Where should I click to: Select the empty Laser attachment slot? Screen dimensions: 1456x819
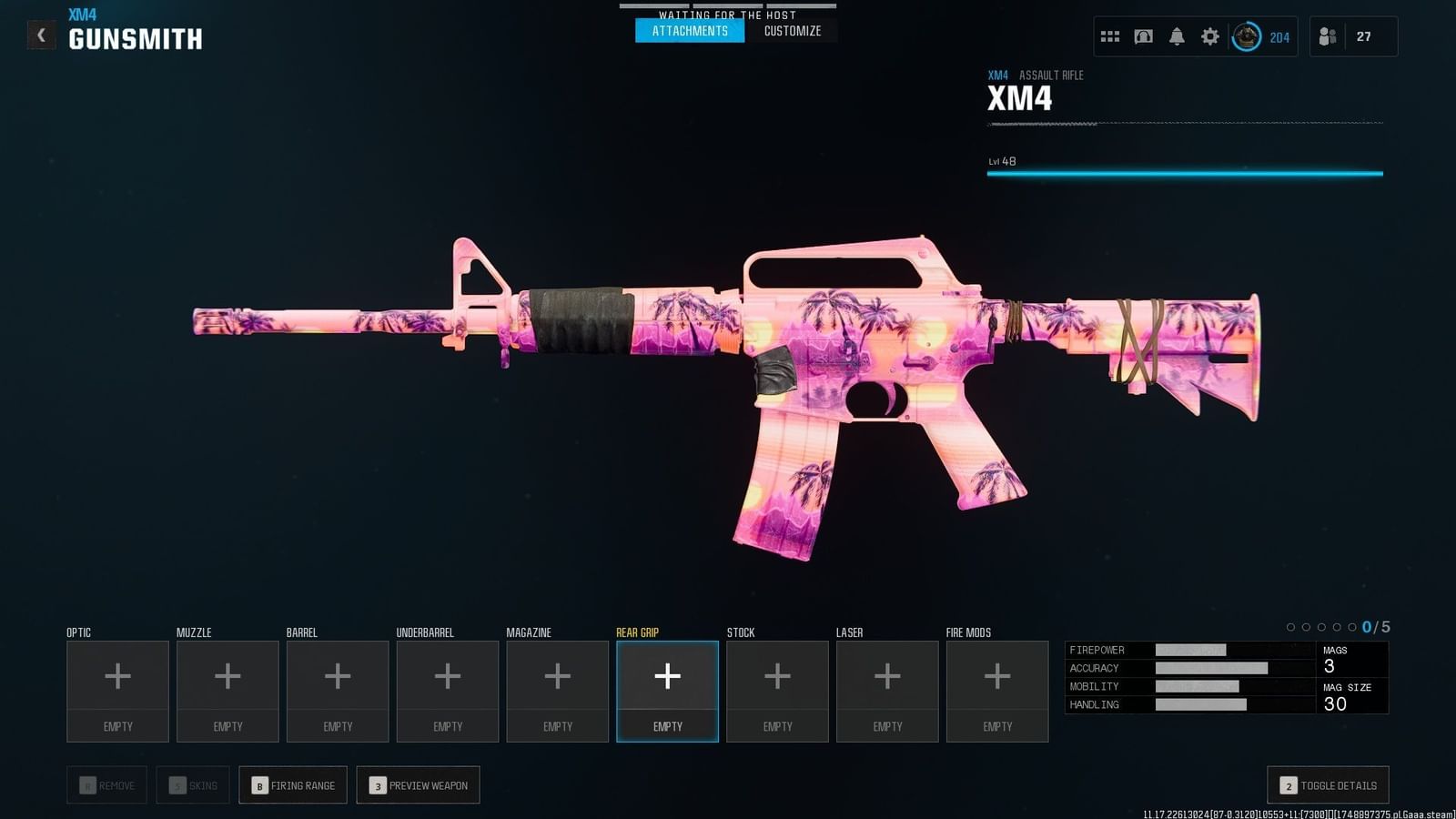pos(886,690)
